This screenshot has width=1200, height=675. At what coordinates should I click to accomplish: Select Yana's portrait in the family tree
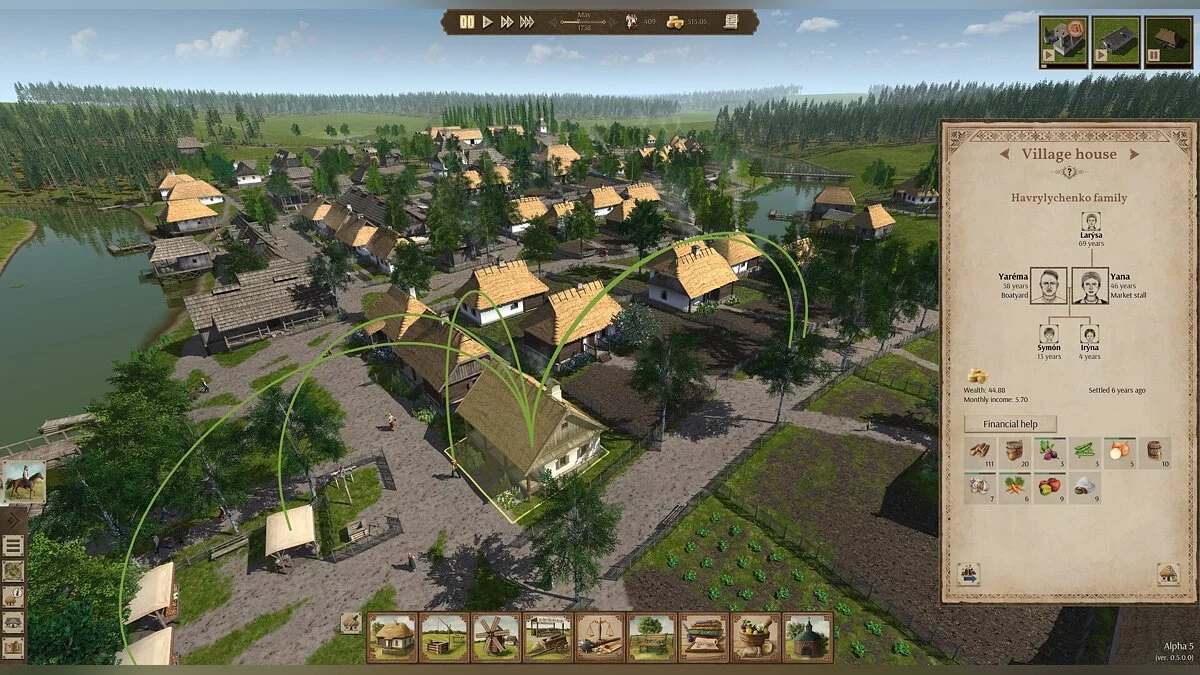click(1090, 285)
